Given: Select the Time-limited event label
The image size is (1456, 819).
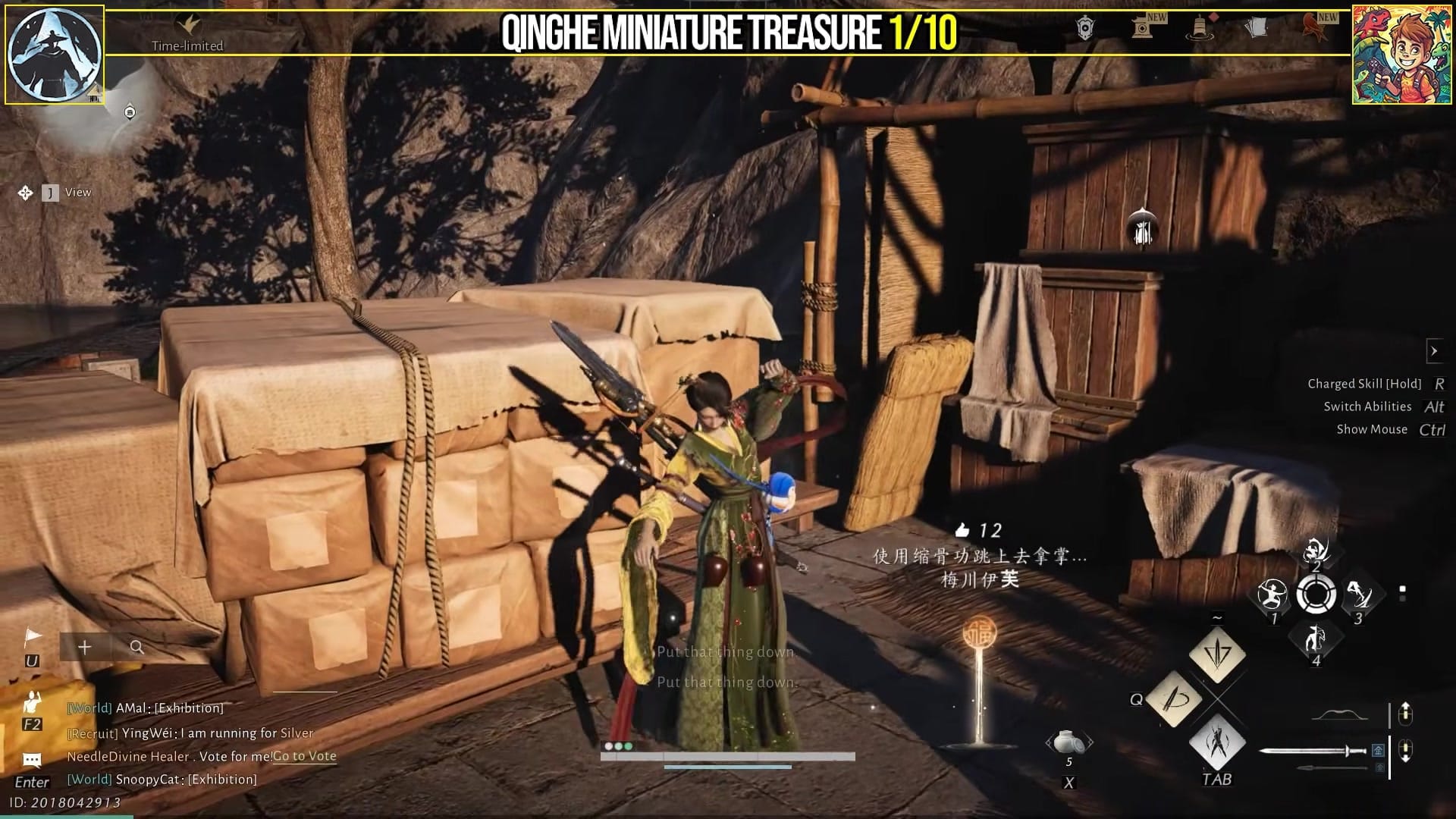Looking at the screenshot, I should (188, 45).
